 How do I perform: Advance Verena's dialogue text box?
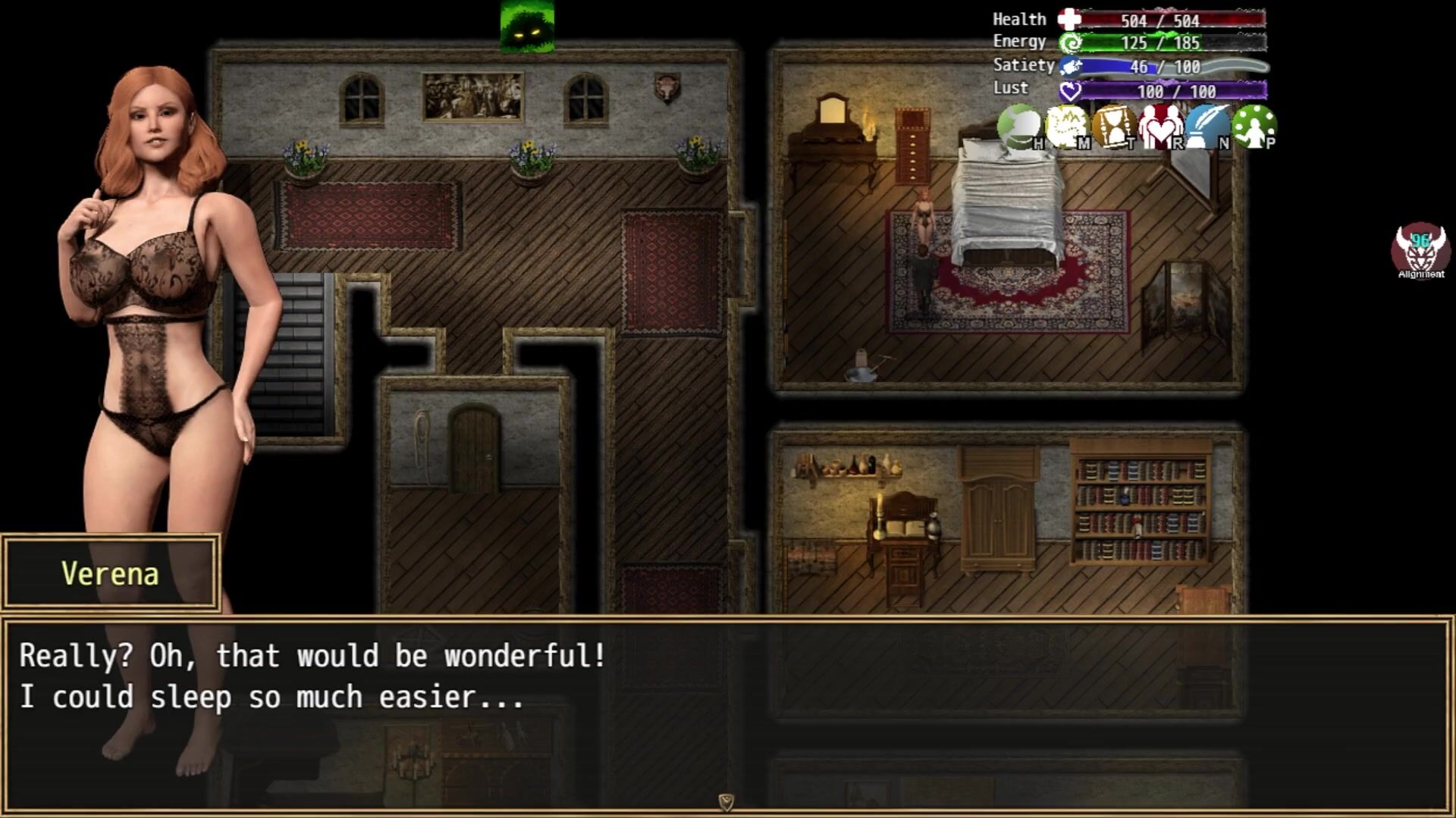pyautogui.click(x=726, y=714)
